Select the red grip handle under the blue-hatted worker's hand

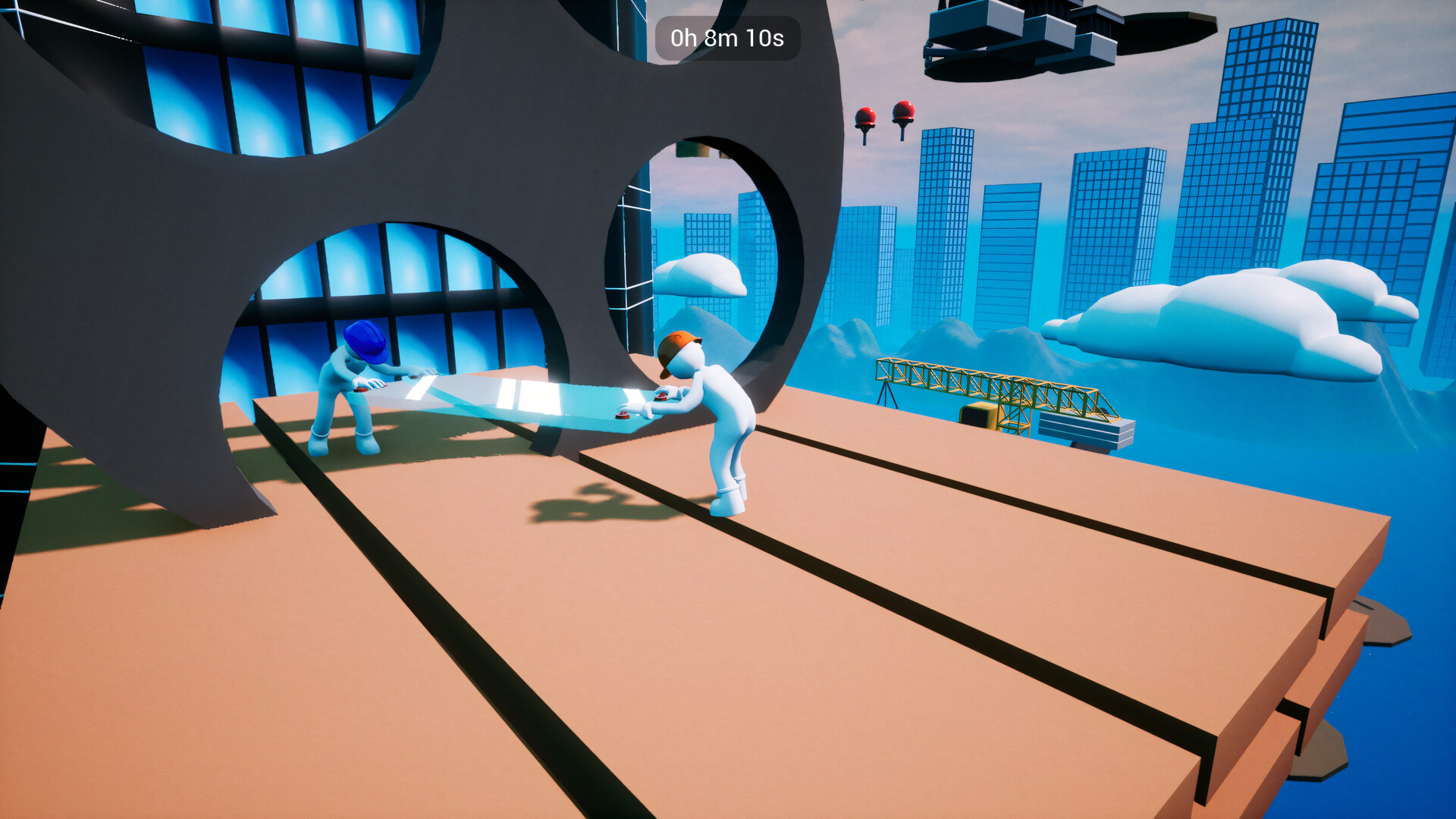pyautogui.click(x=361, y=389)
